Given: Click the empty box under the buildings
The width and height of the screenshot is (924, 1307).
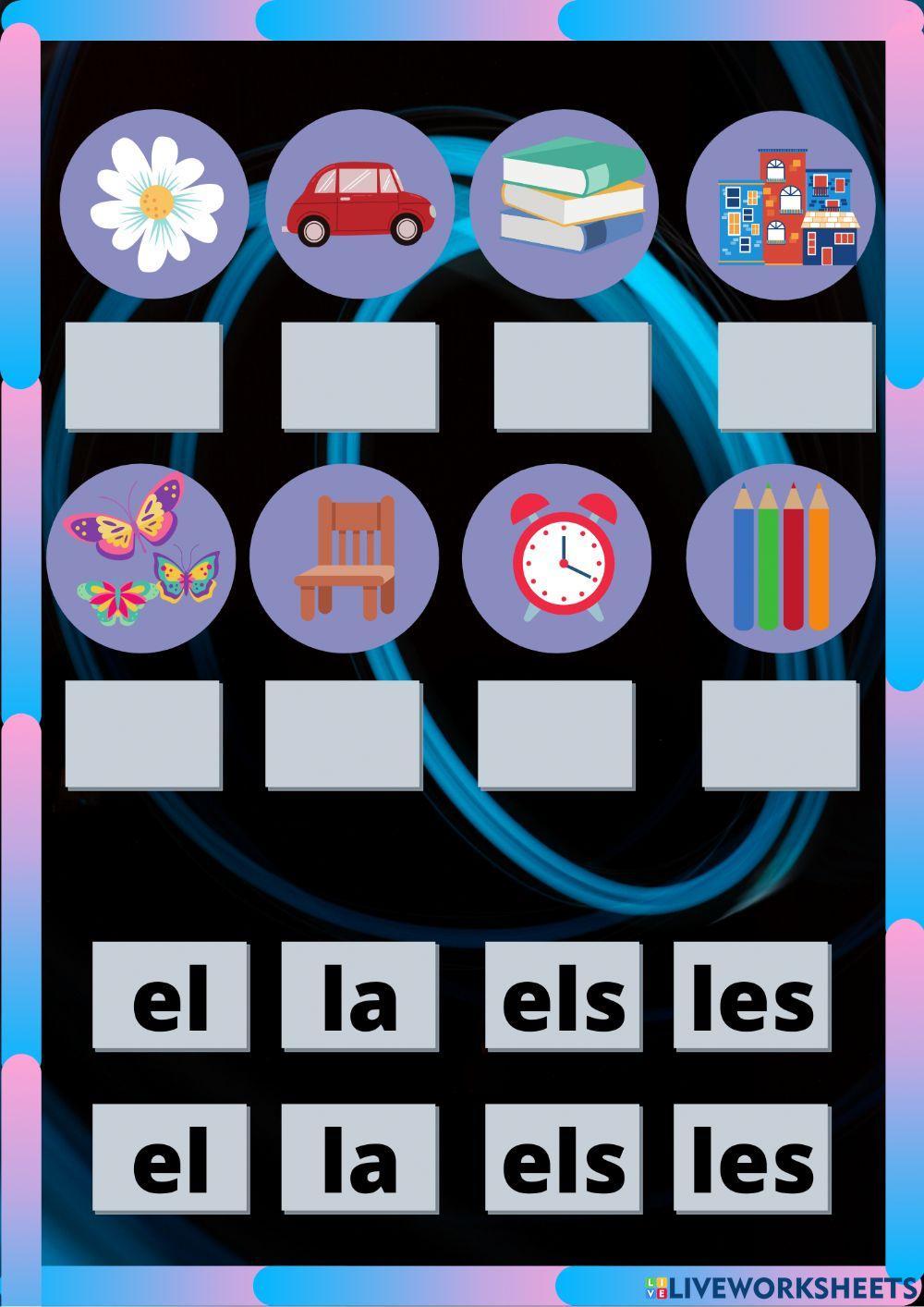Looking at the screenshot, I should pos(796,375).
